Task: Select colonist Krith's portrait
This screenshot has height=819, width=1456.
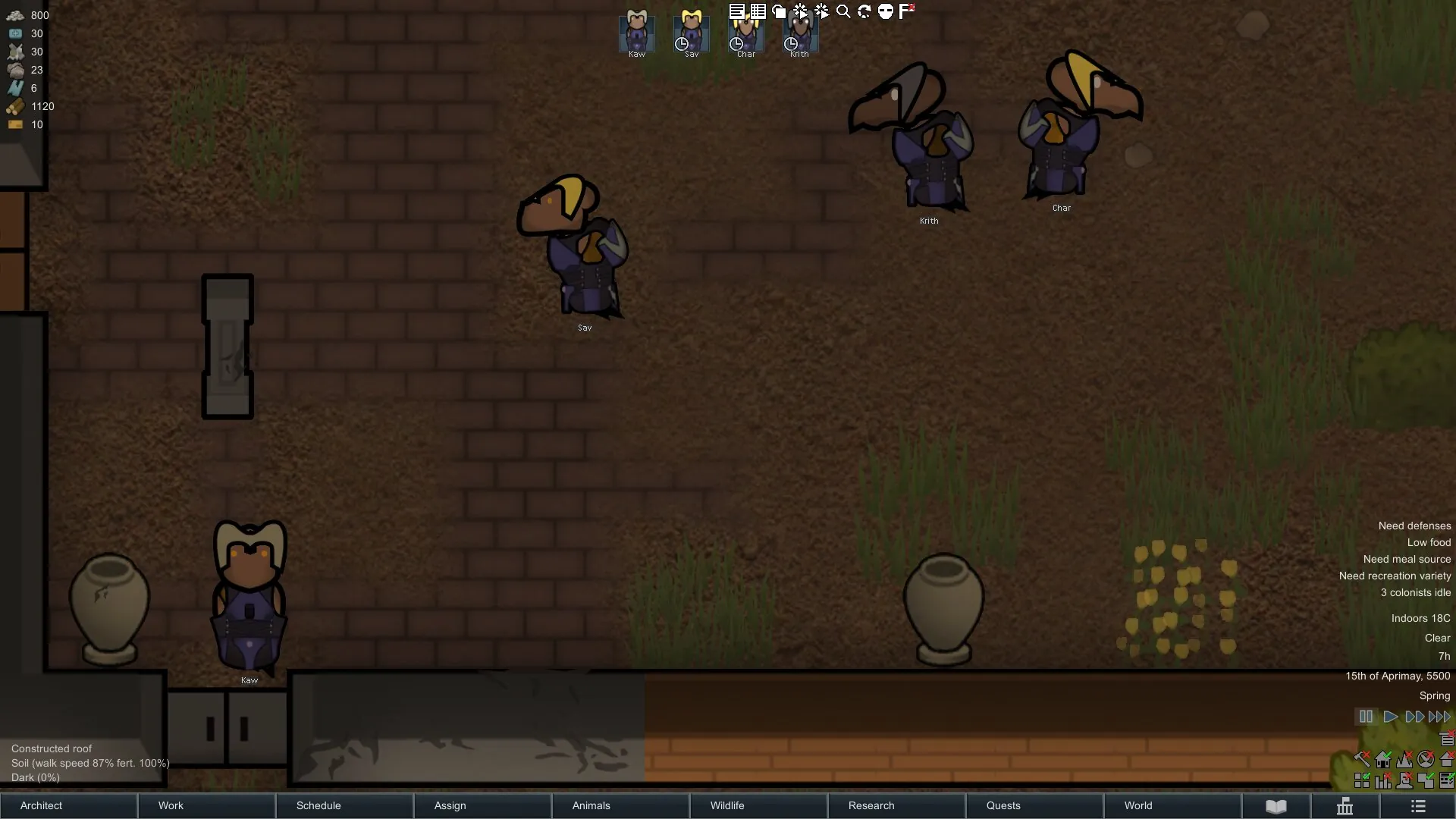Action: [x=800, y=33]
